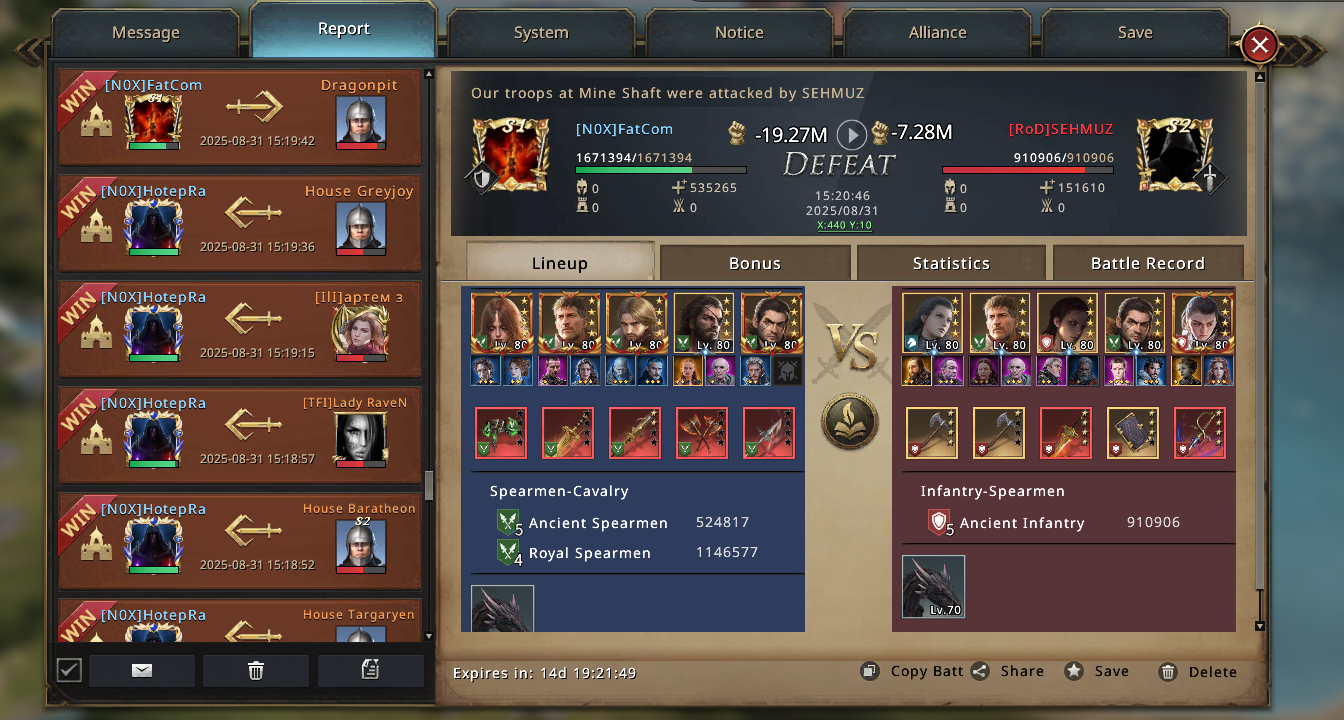Click the envelope mark-as-read button

tap(142, 671)
